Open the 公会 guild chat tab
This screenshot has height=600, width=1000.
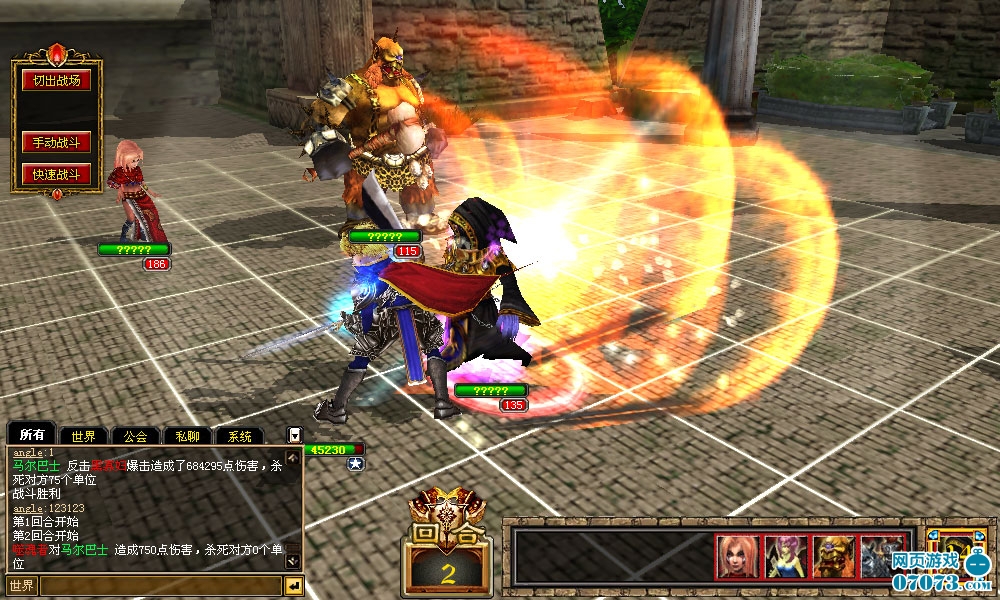[x=135, y=436]
